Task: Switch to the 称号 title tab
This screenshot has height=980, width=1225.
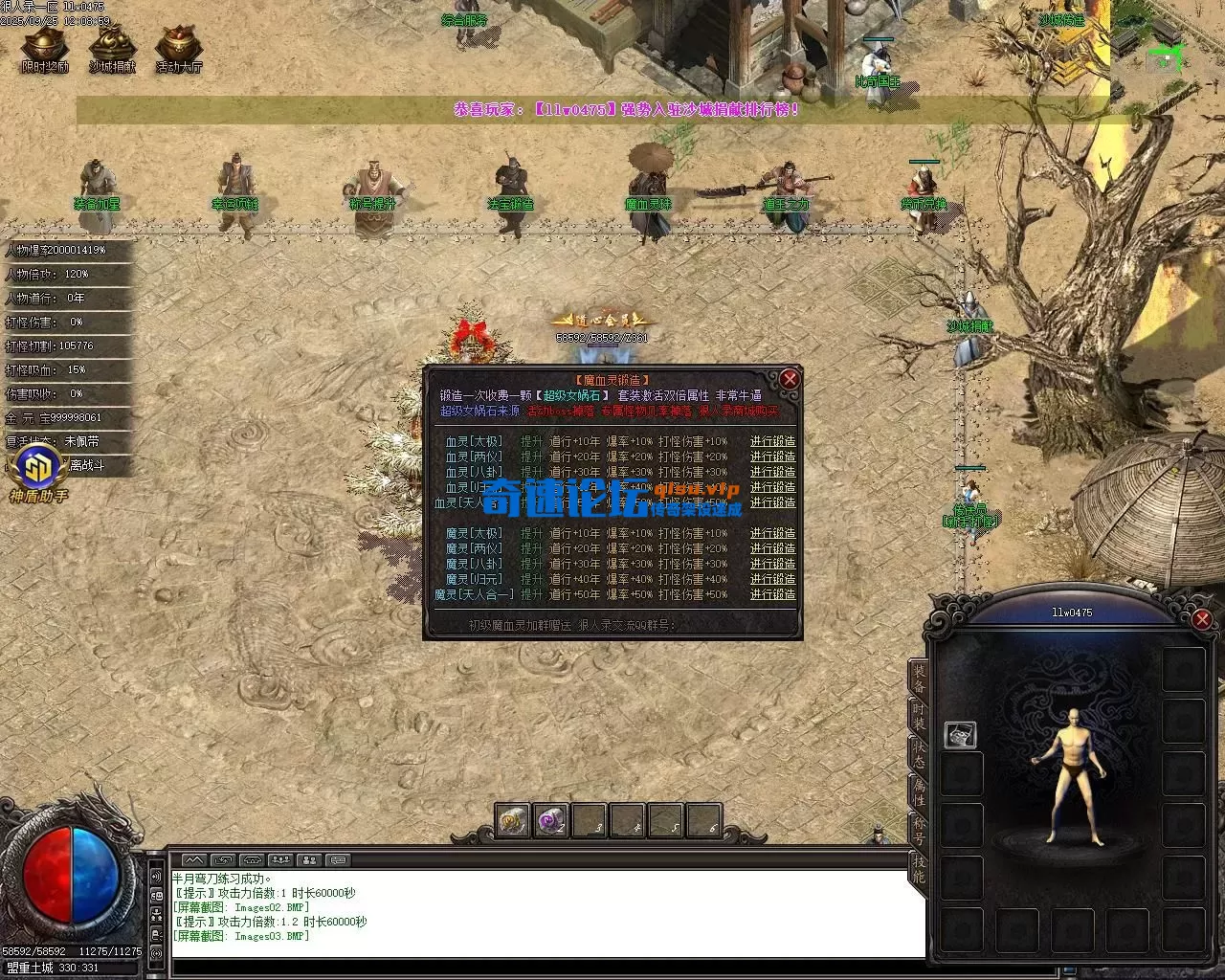Action: [919, 830]
